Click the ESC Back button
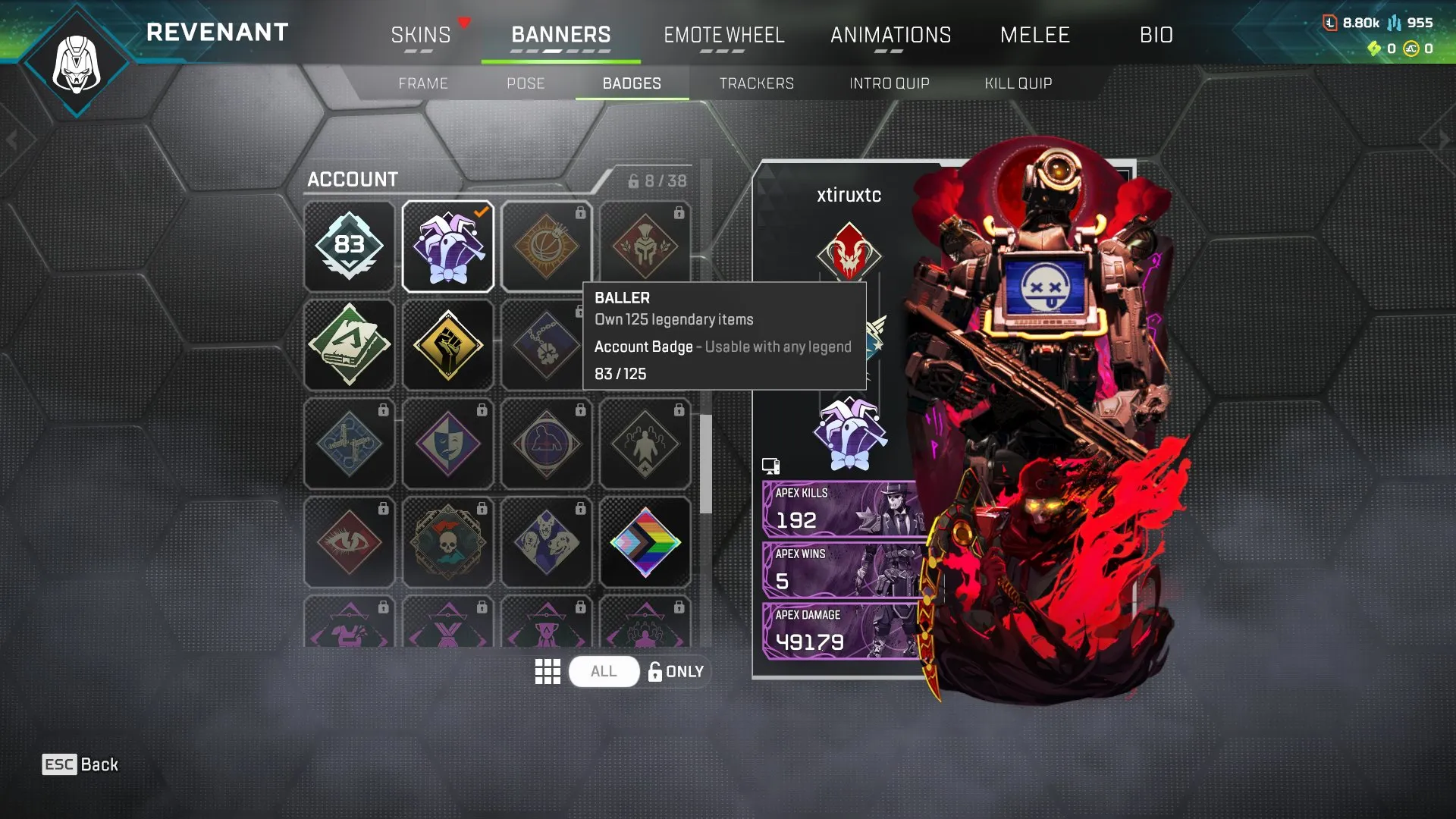Screen dimensions: 1456x819 [80, 764]
